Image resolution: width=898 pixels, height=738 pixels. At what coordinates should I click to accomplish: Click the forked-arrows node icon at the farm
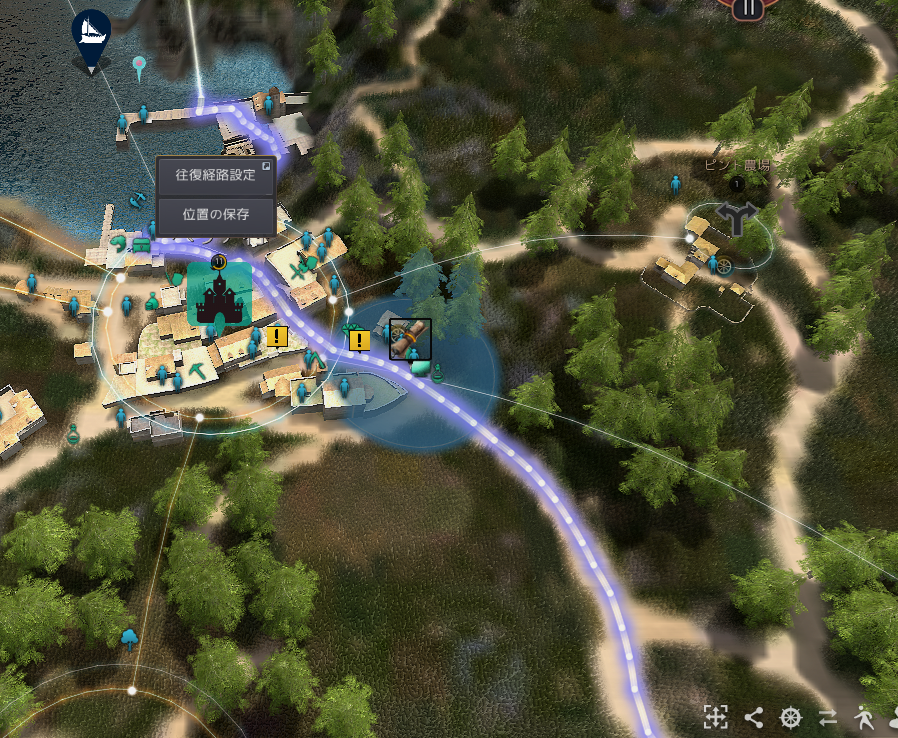[738, 216]
